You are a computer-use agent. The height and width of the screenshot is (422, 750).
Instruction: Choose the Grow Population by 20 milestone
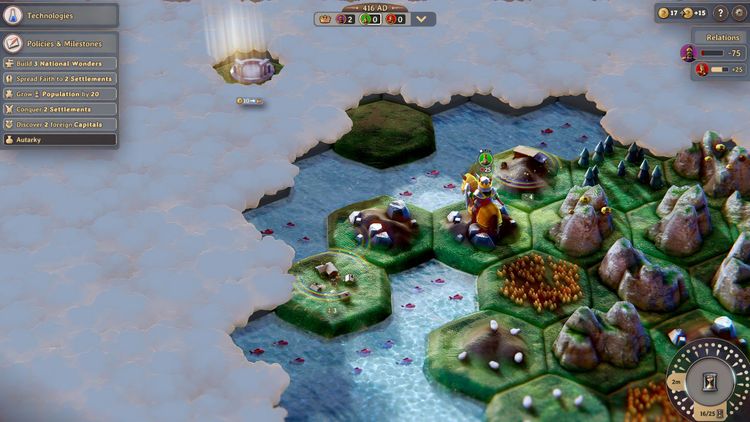[59, 94]
